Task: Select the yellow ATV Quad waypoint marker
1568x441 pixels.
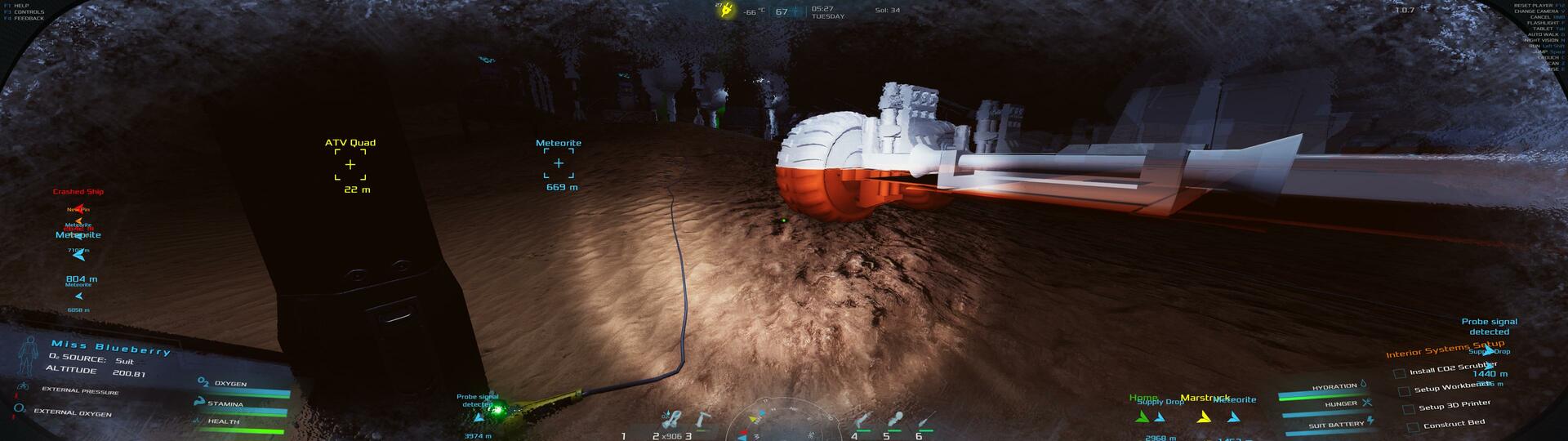Action: pyautogui.click(x=350, y=165)
